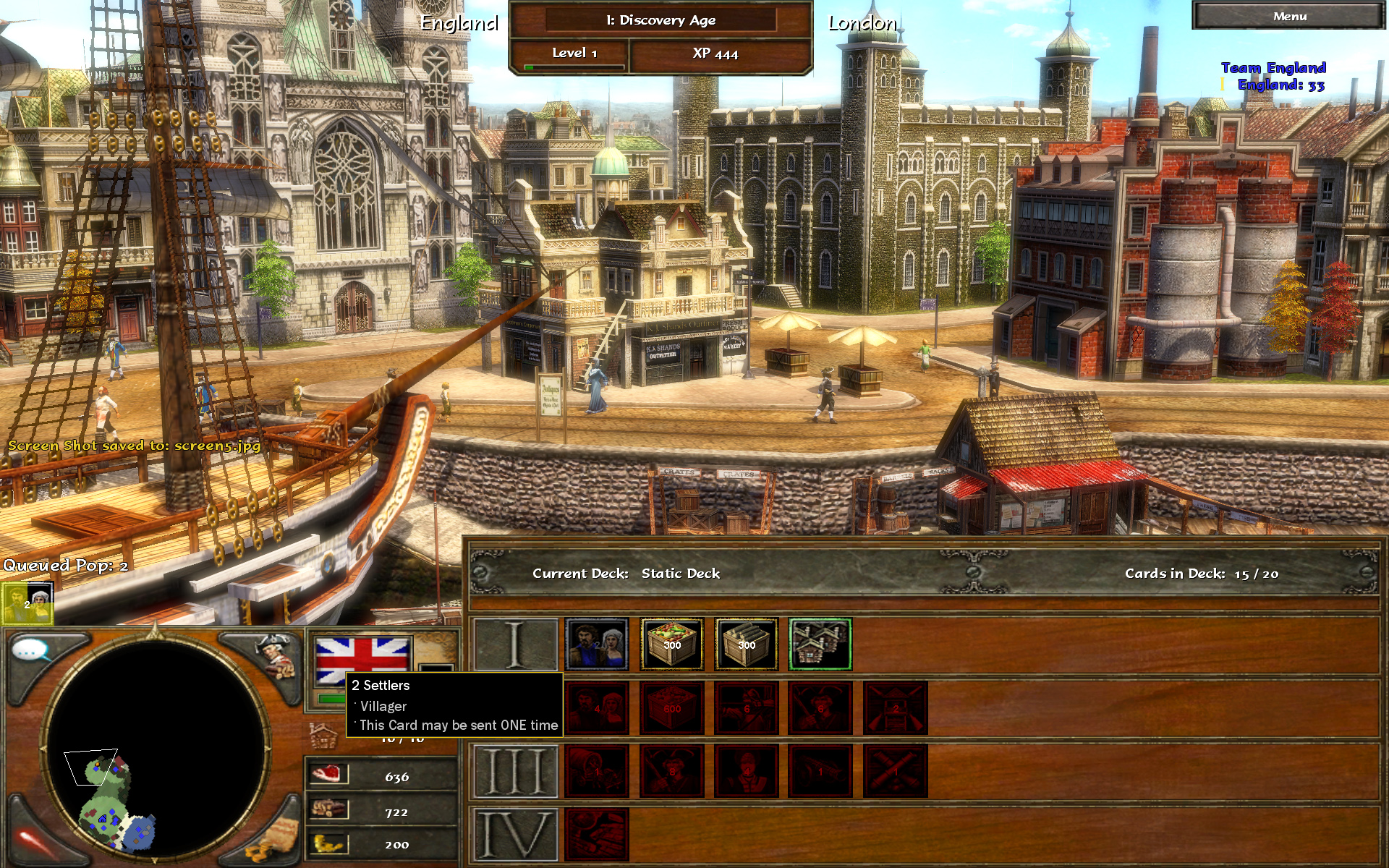Click the British flag Home City button
Image resolution: width=1389 pixels, height=868 pixels.
tap(362, 660)
